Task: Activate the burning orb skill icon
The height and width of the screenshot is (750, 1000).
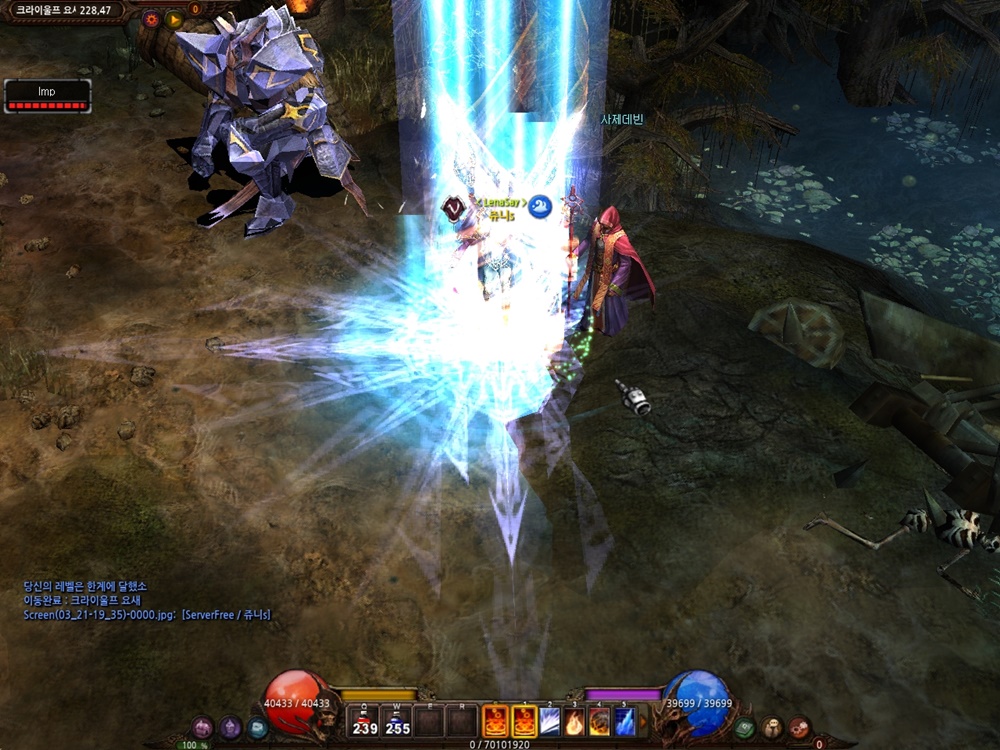Action: pyautogui.click(x=600, y=721)
